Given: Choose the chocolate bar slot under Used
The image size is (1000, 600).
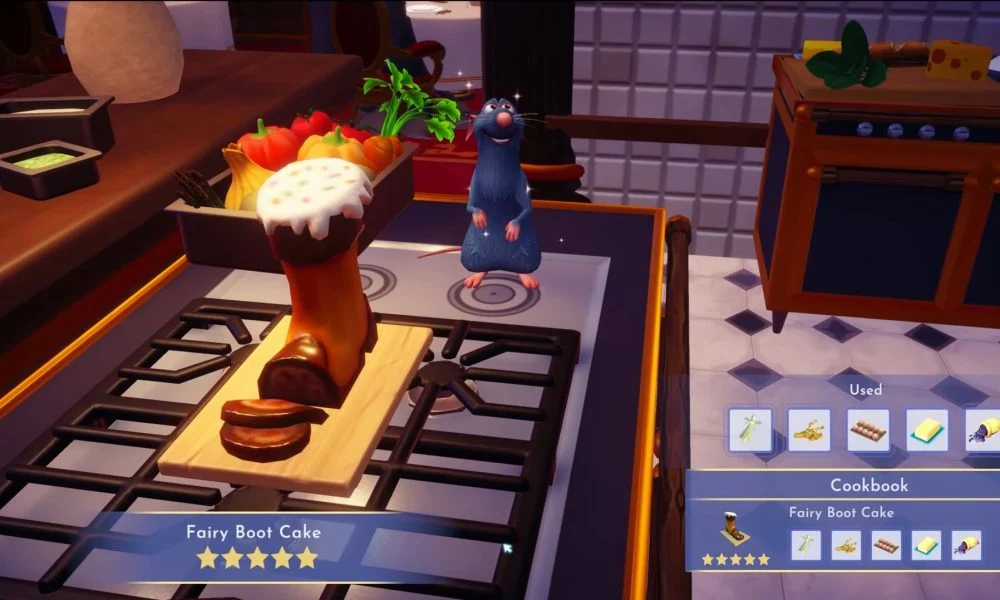Looking at the screenshot, I should (868, 430).
